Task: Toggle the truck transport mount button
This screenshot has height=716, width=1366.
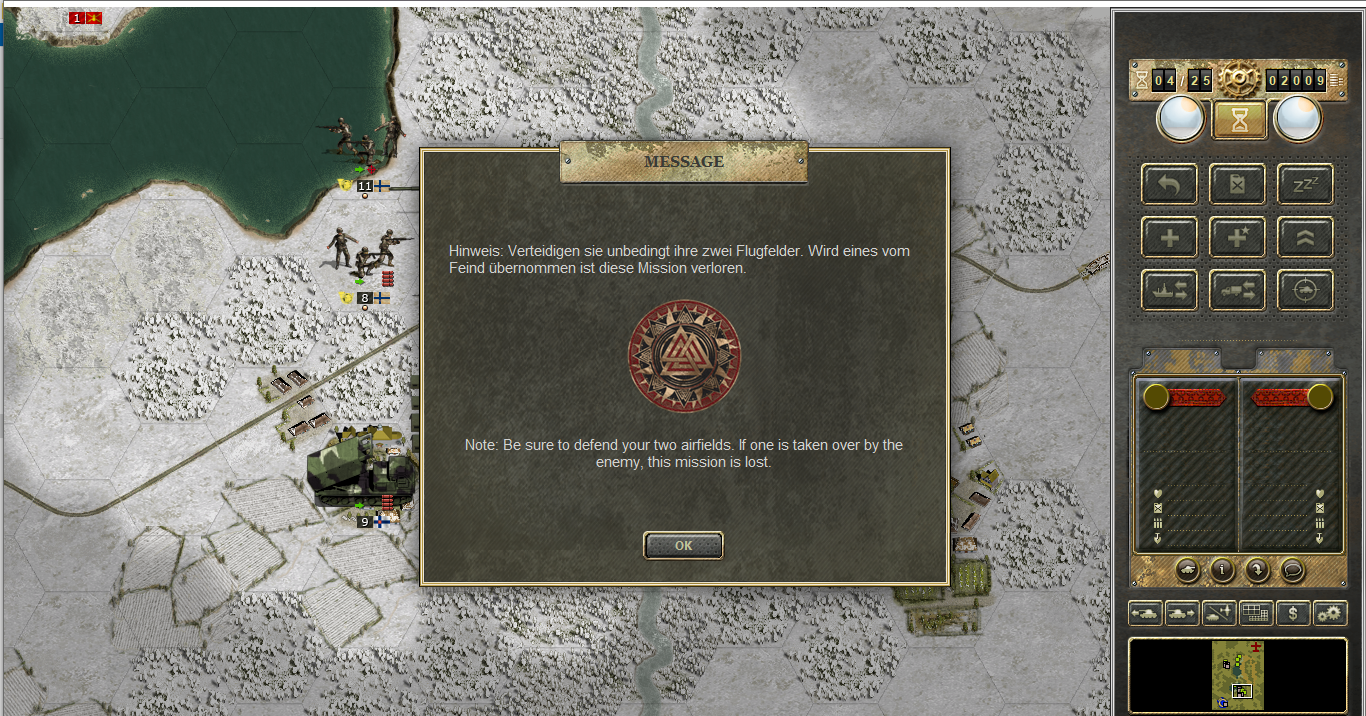Action: pyautogui.click(x=1237, y=290)
